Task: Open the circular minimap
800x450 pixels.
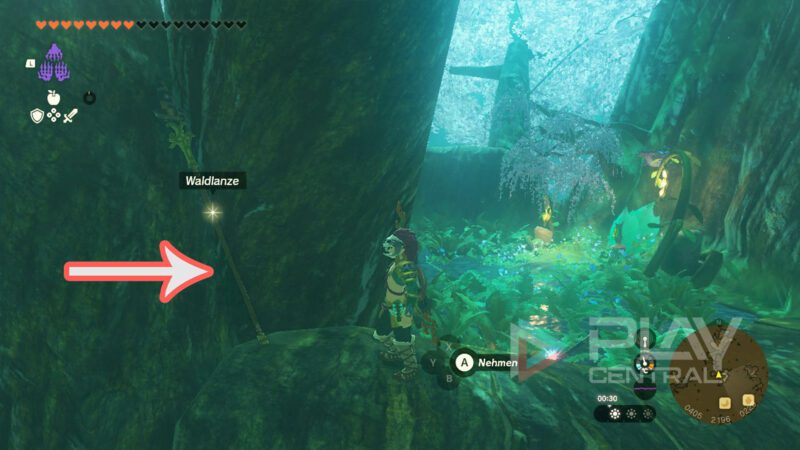Action: click(719, 373)
